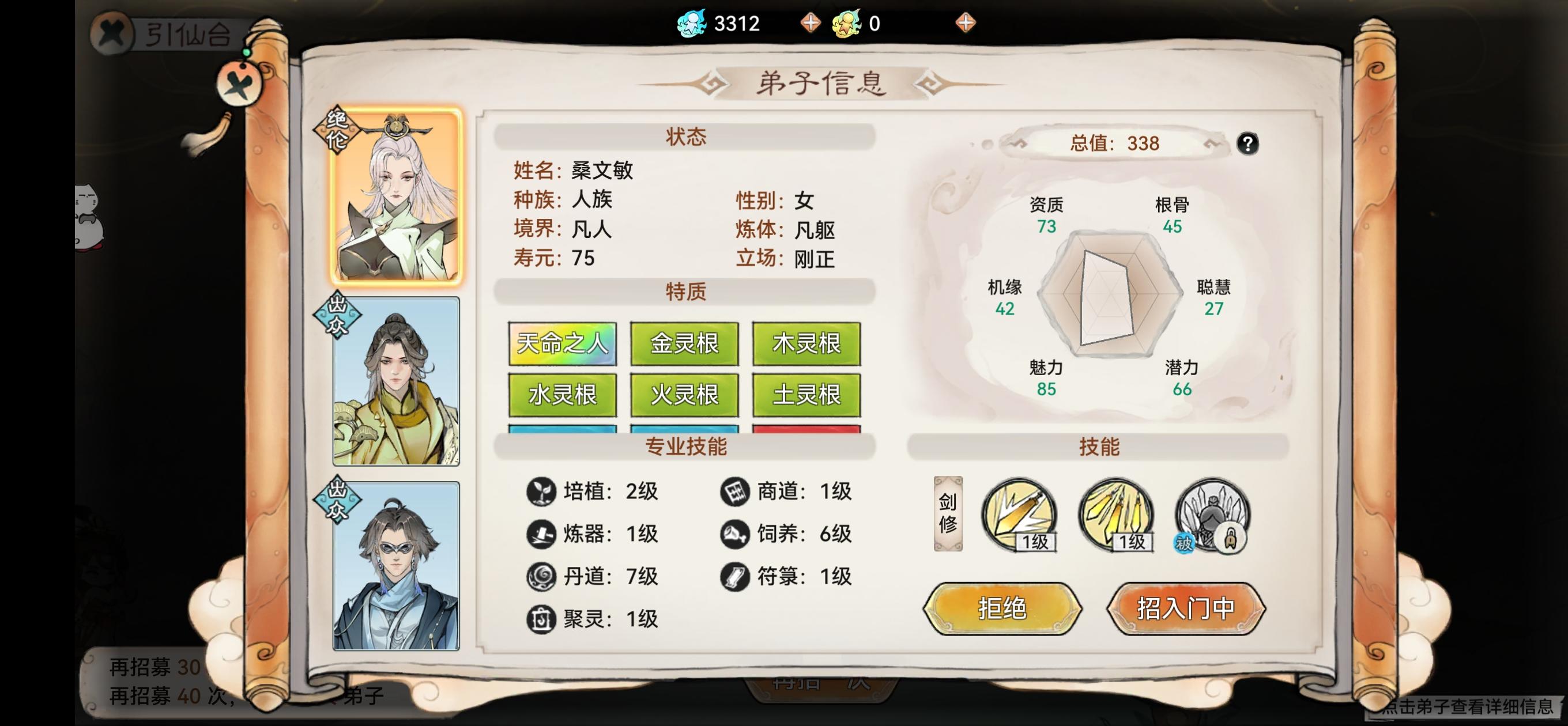Select the 饲养 breeding skill icon
Screen dimensions: 1568x726
[x=737, y=534]
